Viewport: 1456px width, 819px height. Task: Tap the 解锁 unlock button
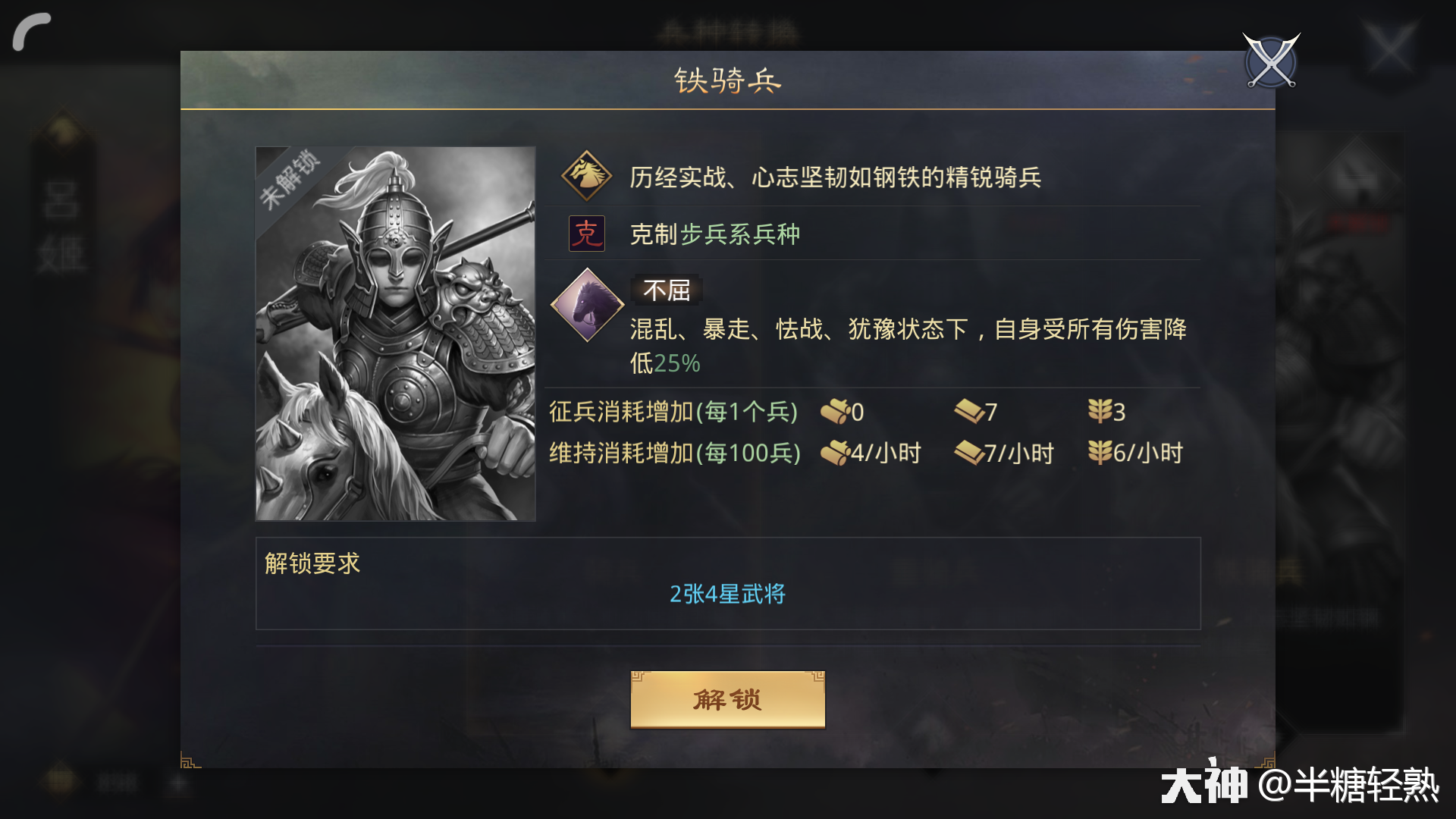coord(726,700)
